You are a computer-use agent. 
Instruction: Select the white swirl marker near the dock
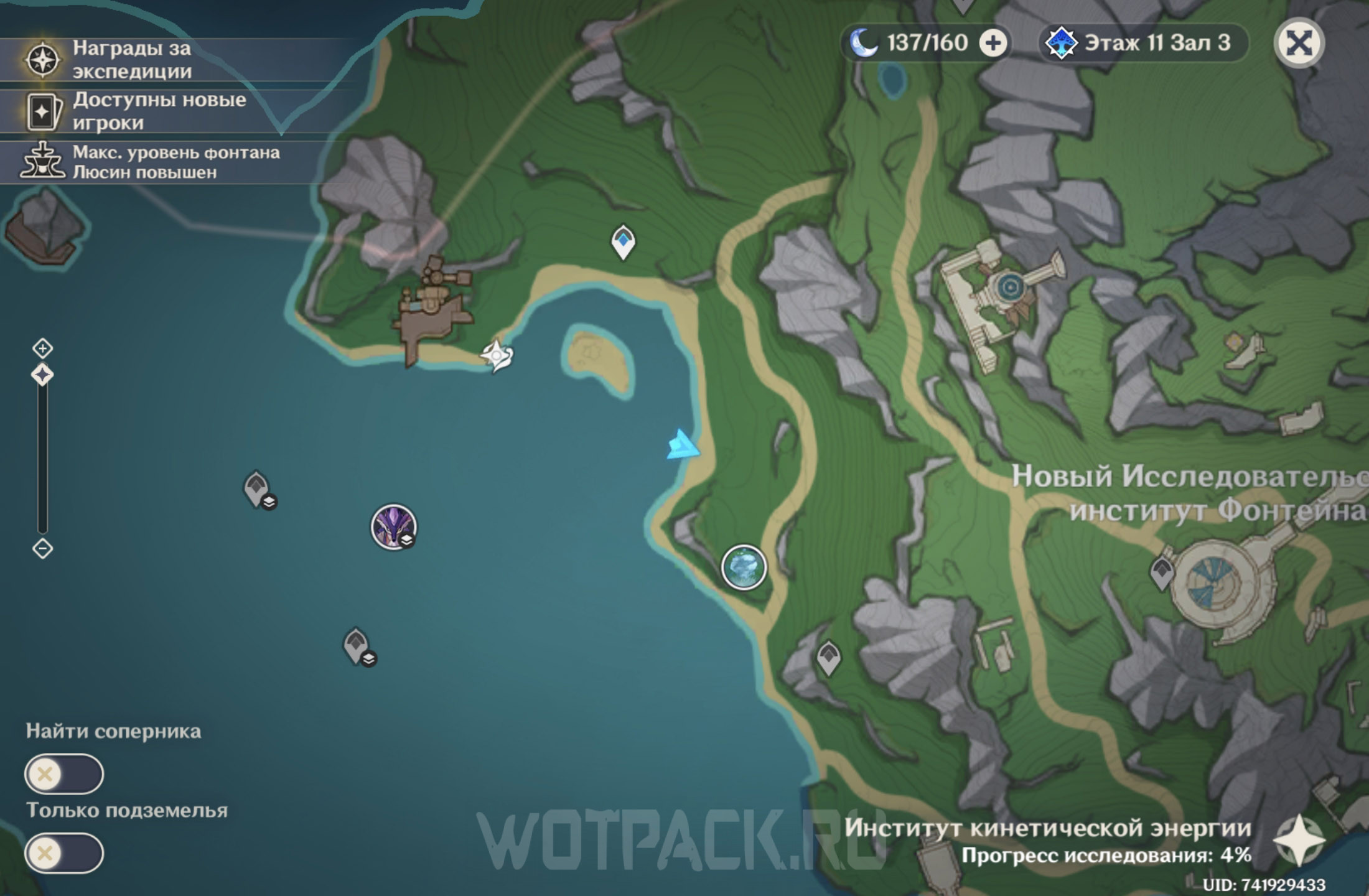tap(497, 356)
